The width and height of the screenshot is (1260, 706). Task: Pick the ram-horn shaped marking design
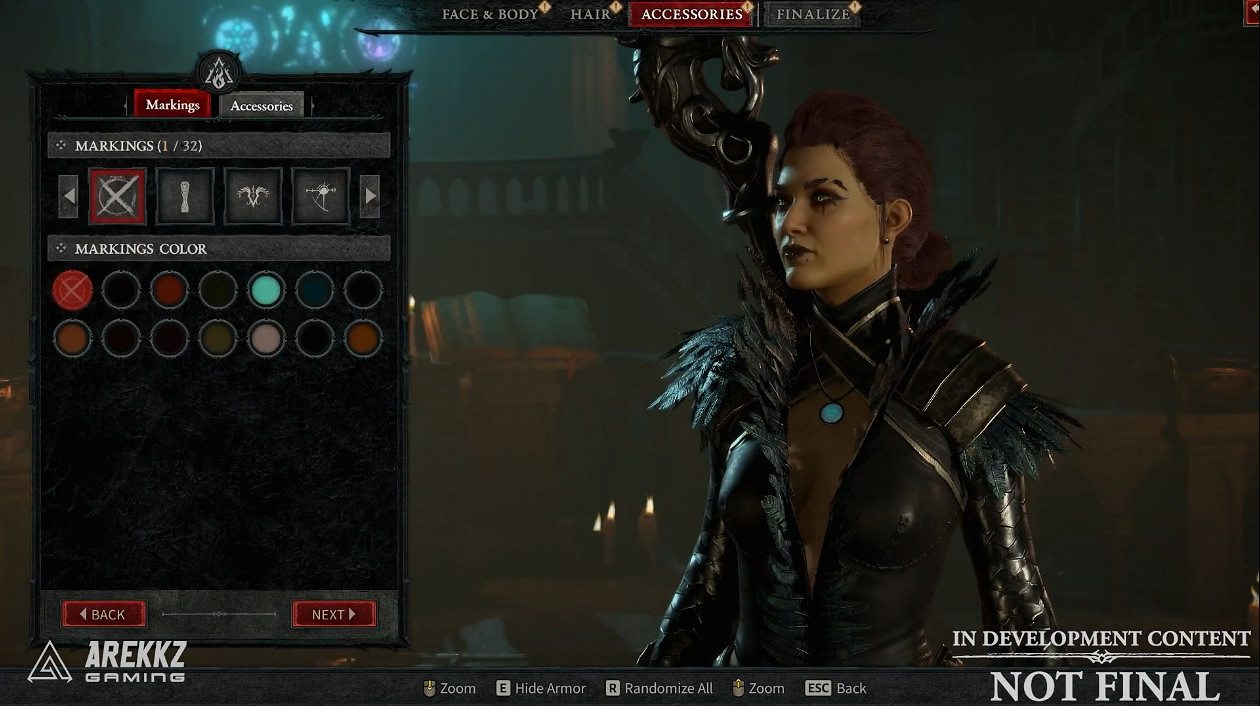(x=253, y=196)
